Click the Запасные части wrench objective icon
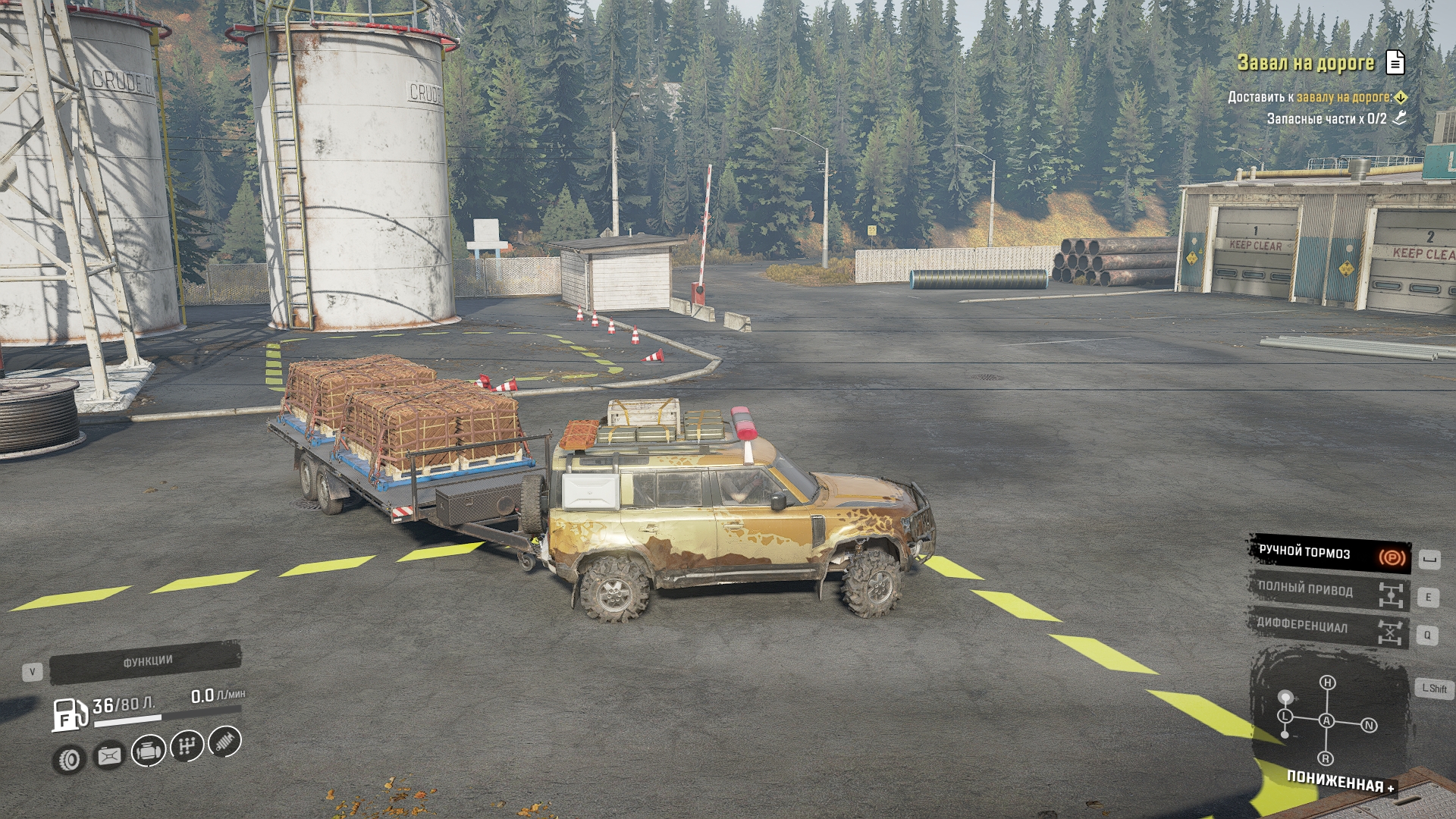Screen dimensions: 1456x819 [x=1399, y=118]
